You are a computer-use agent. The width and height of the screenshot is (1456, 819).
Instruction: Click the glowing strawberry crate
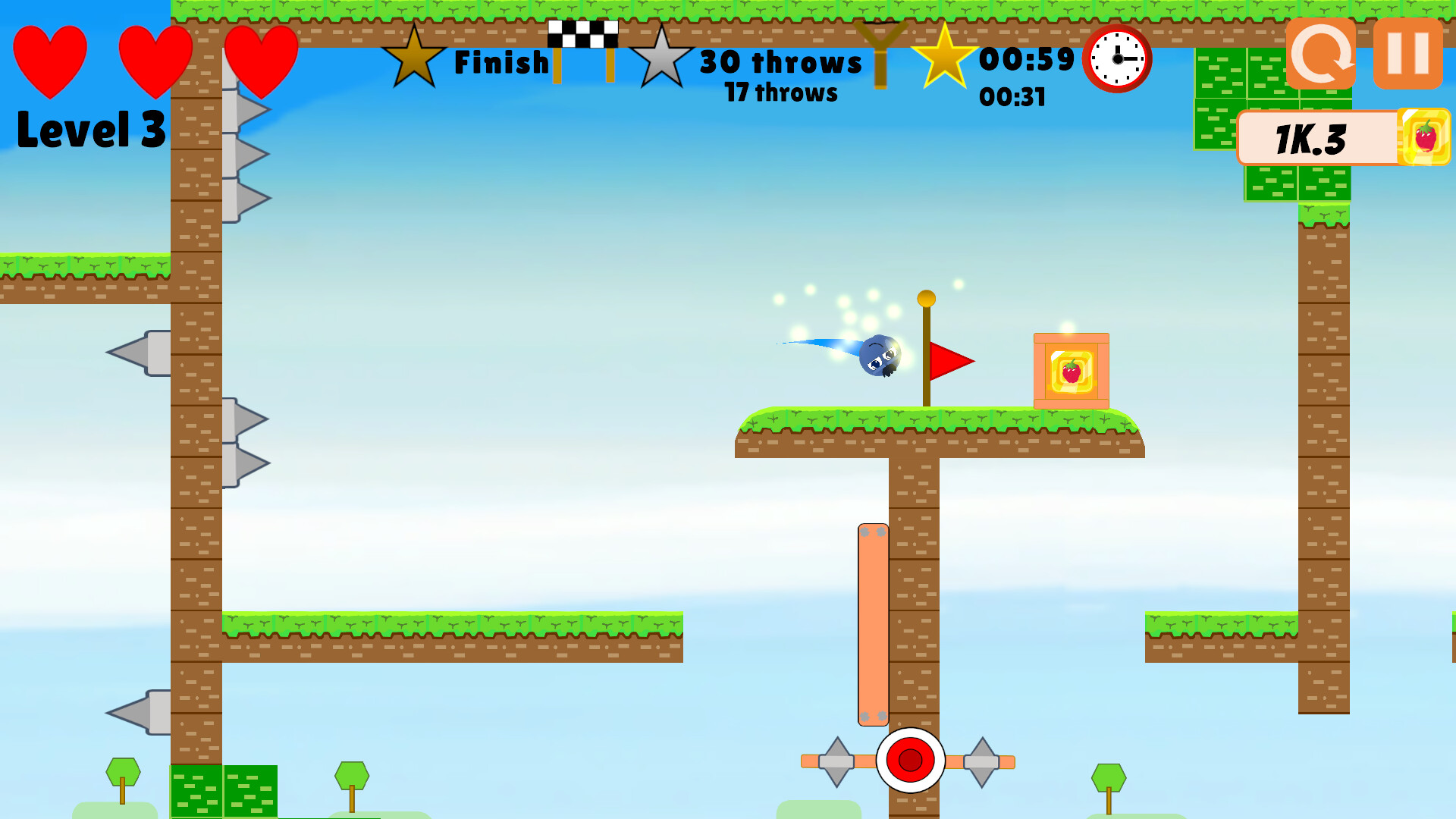[x=1072, y=369]
